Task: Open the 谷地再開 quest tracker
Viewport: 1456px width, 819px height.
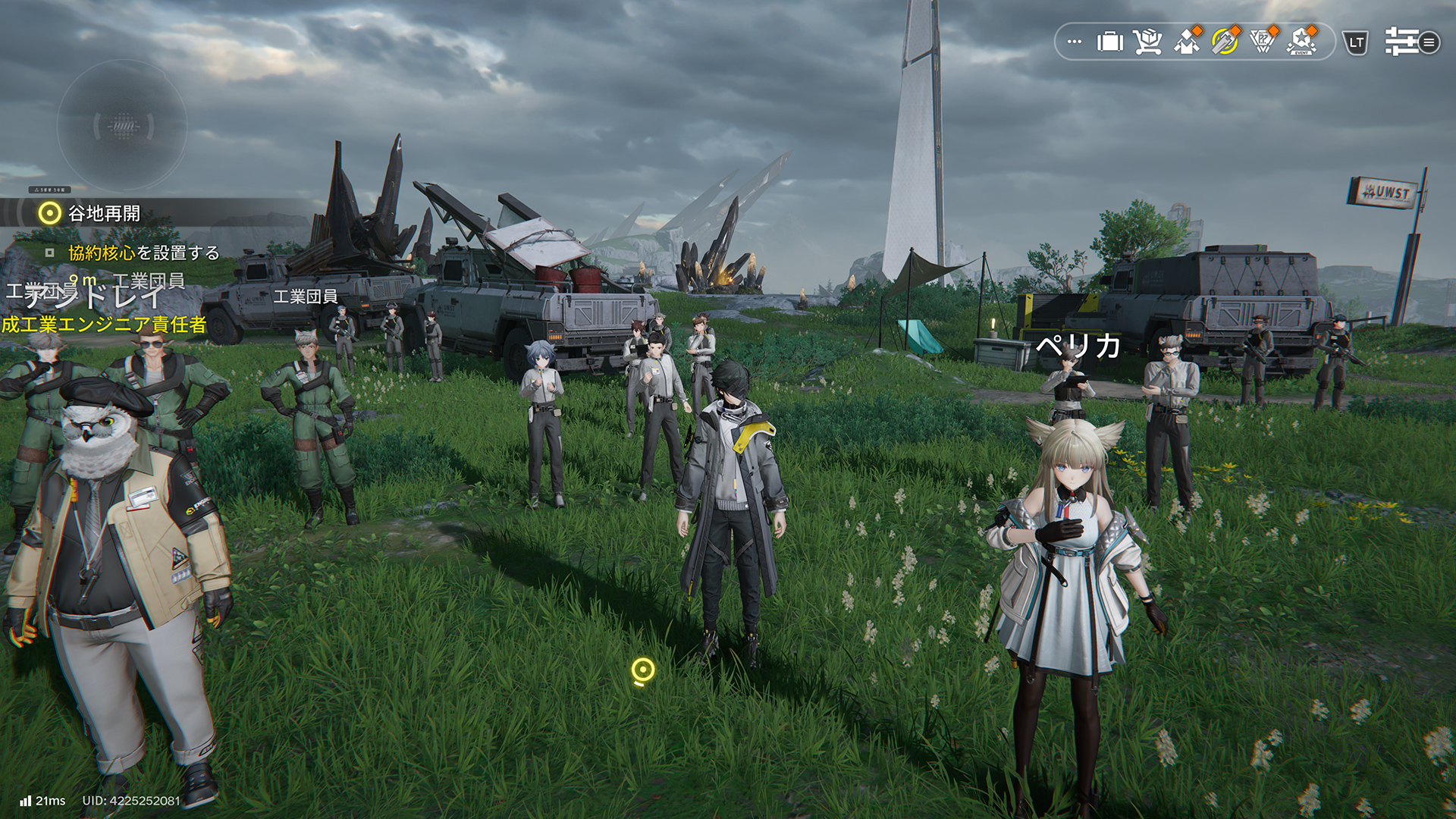Action: point(104,214)
